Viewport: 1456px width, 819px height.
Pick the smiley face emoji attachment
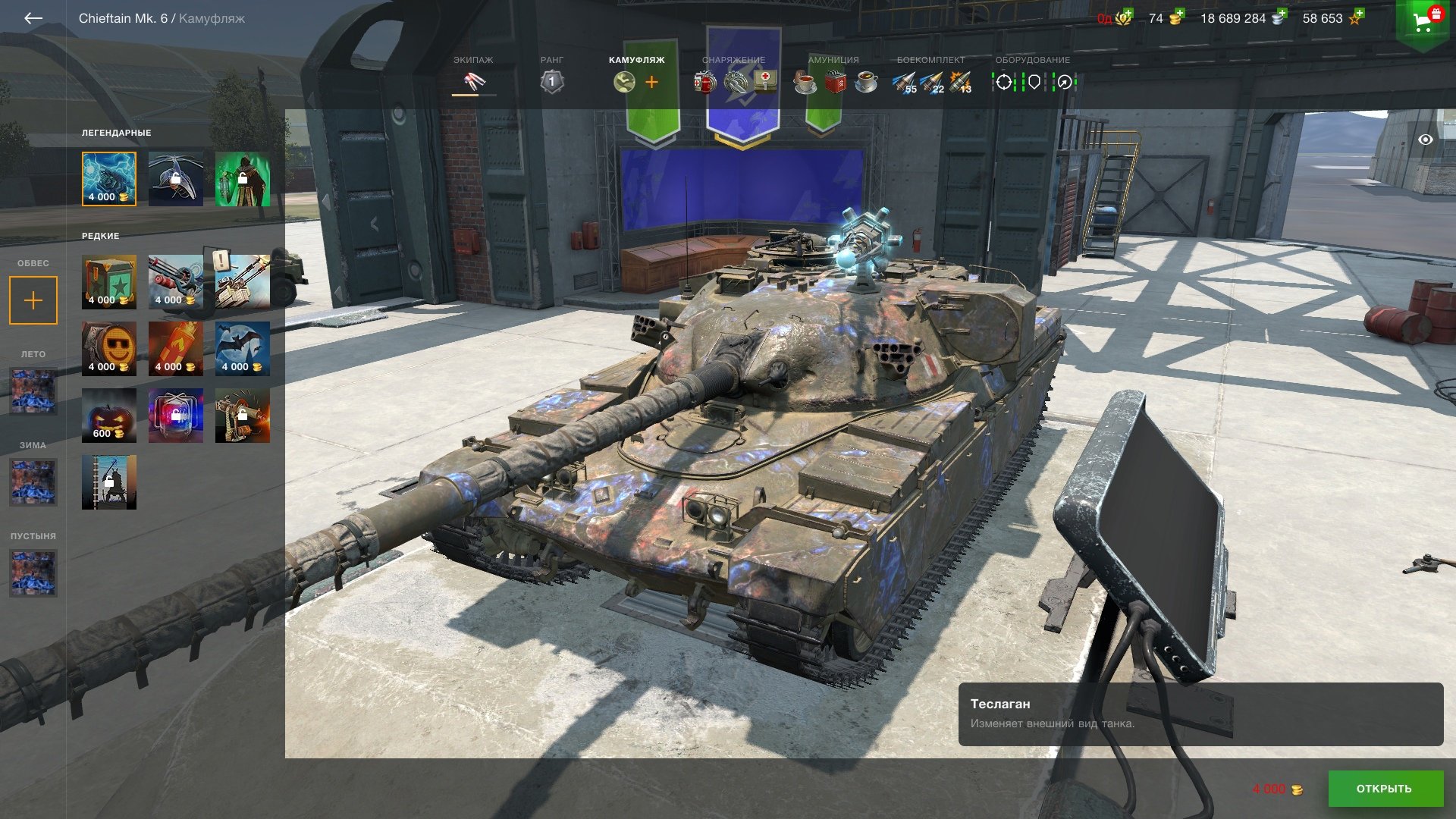pos(109,348)
